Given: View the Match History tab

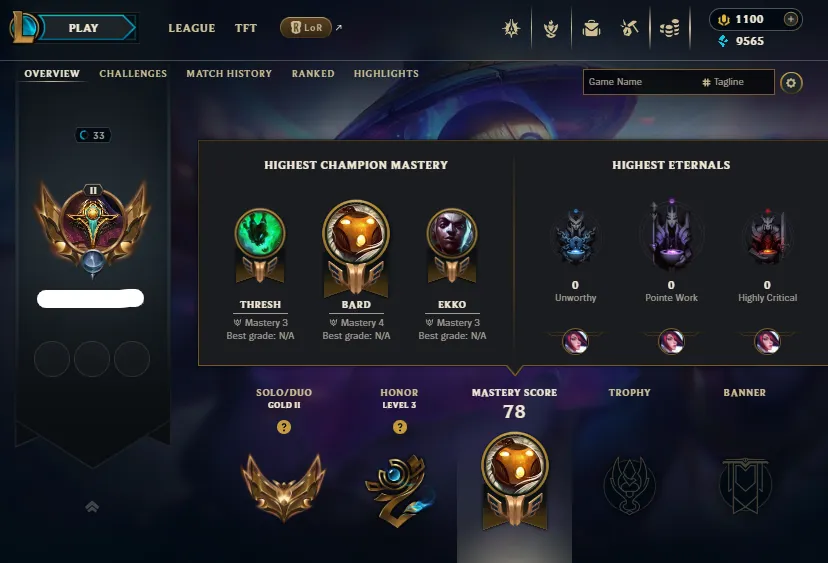Looking at the screenshot, I should [x=229, y=74].
